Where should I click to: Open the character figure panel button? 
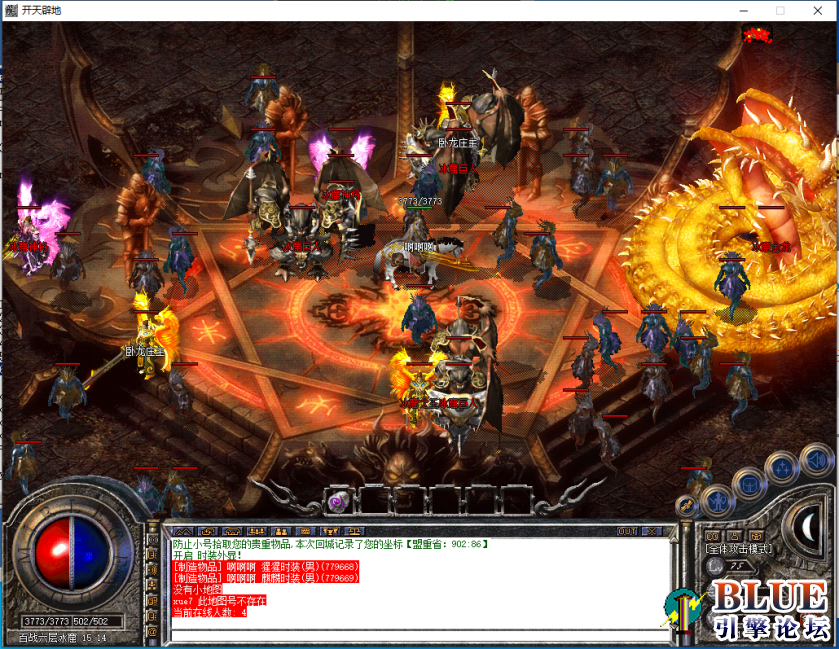click(717, 500)
